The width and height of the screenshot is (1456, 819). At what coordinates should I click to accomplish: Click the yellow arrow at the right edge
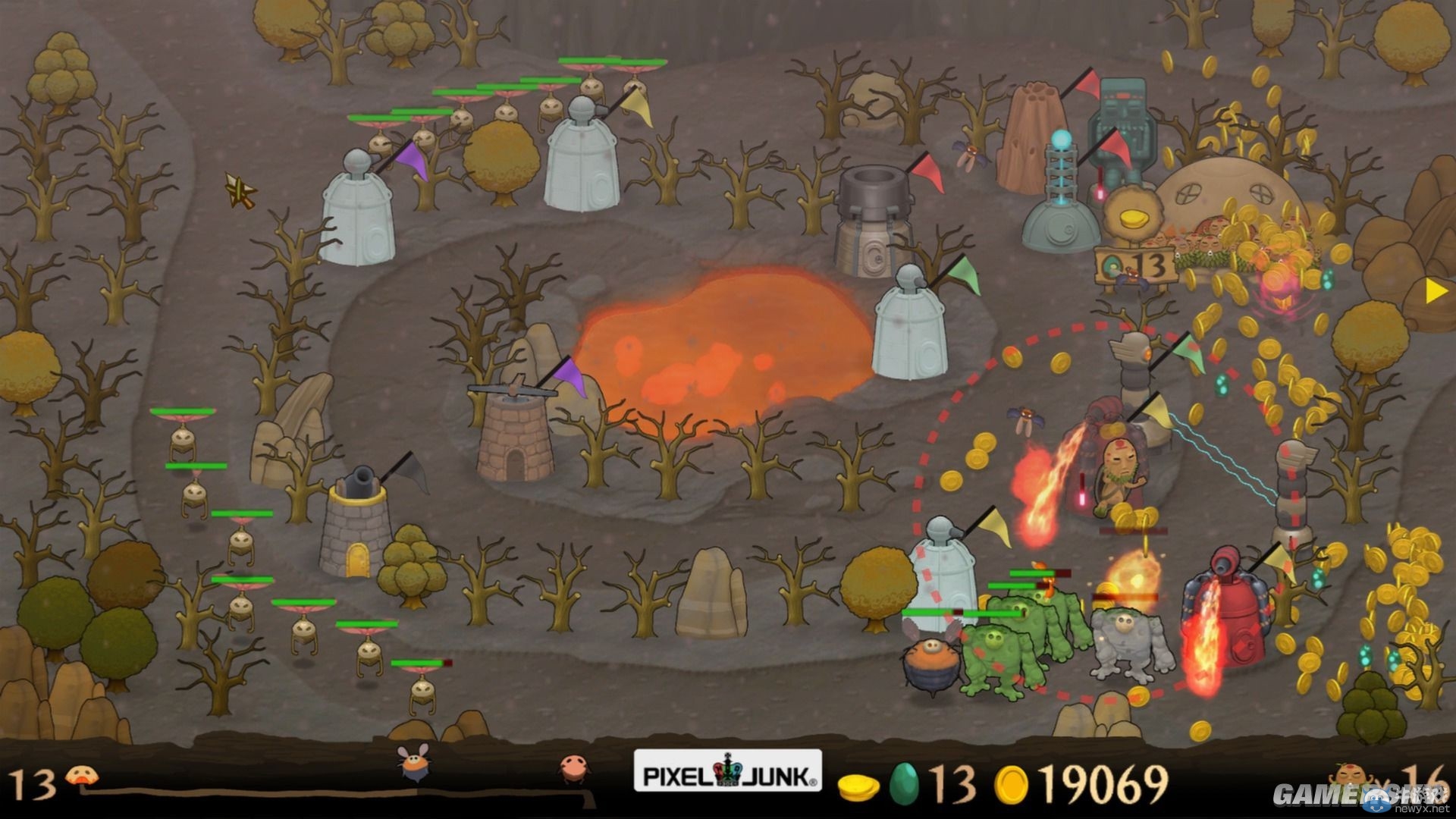1436,291
